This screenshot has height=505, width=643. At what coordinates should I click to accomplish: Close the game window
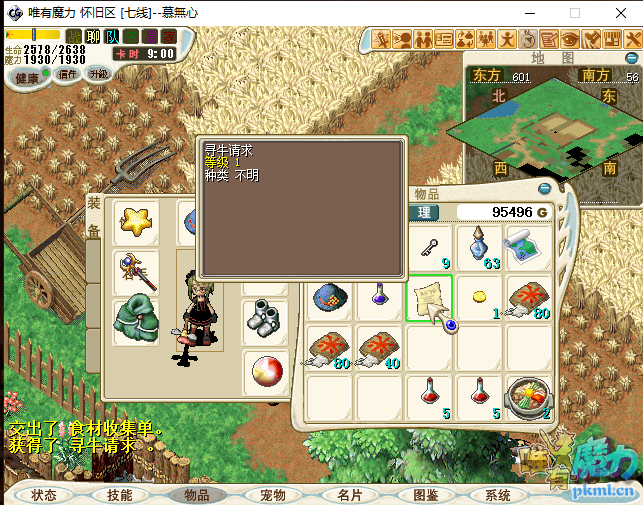coord(618,13)
